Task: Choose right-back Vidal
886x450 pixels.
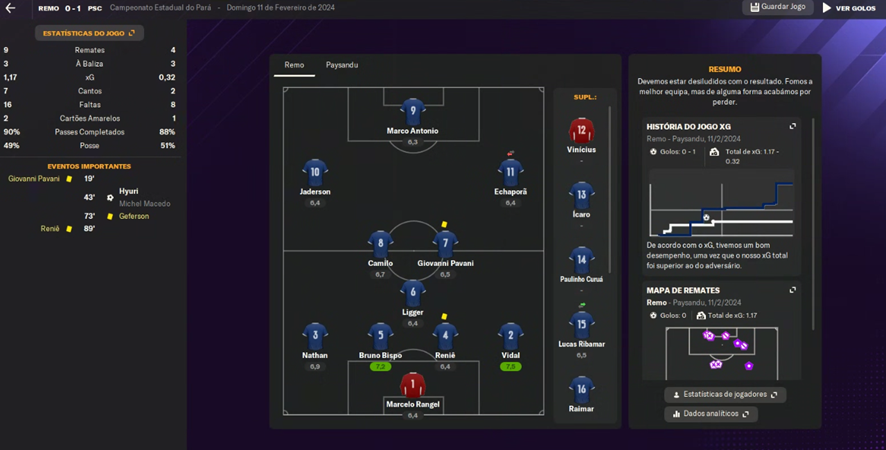Action: pyautogui.click(x=511, y=336)
